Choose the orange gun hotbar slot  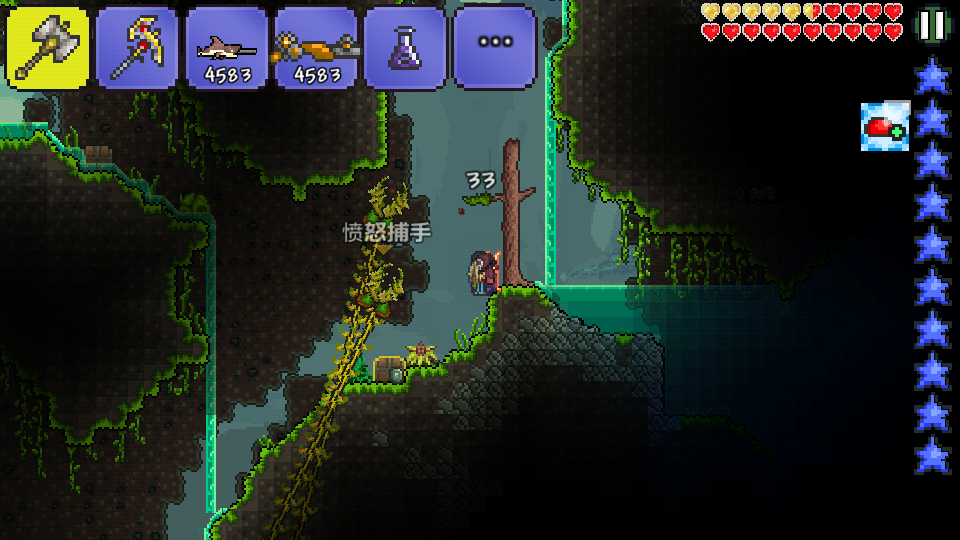316,47
